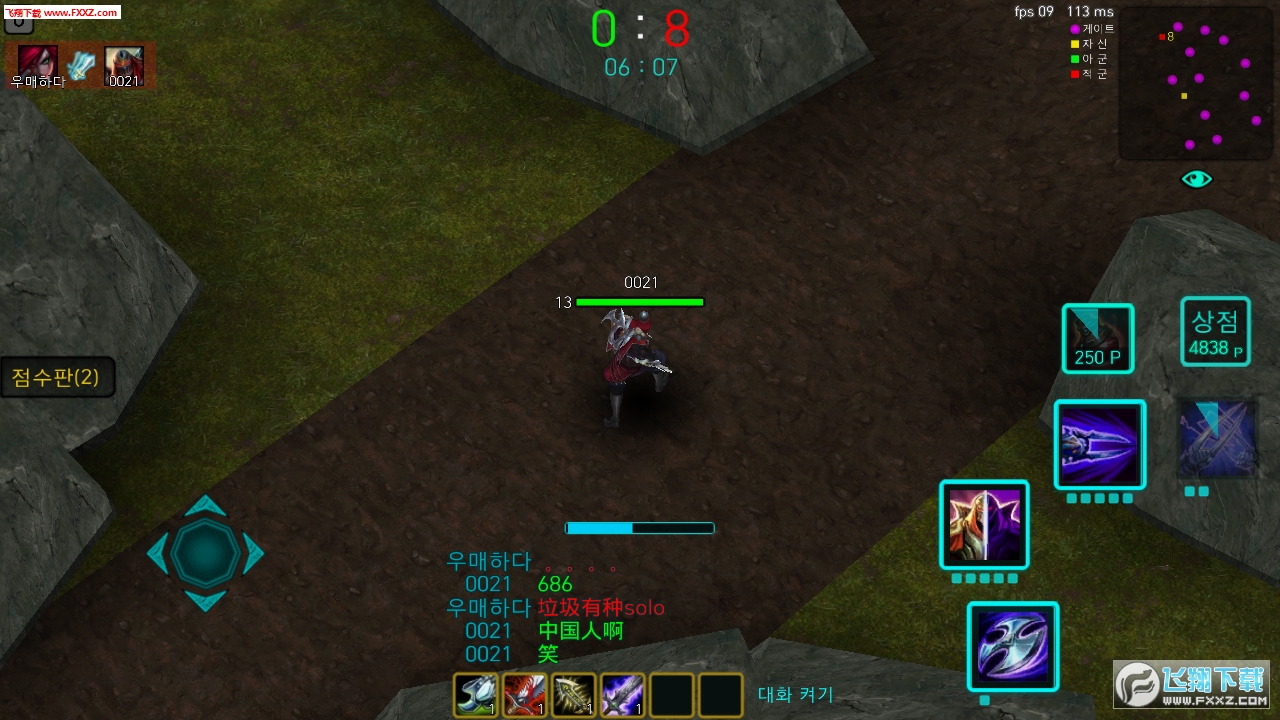Select the 0021 opponent portrait at top left
Image resolution: width=1280 pixels, height=720 pixels.
point(124,64)
